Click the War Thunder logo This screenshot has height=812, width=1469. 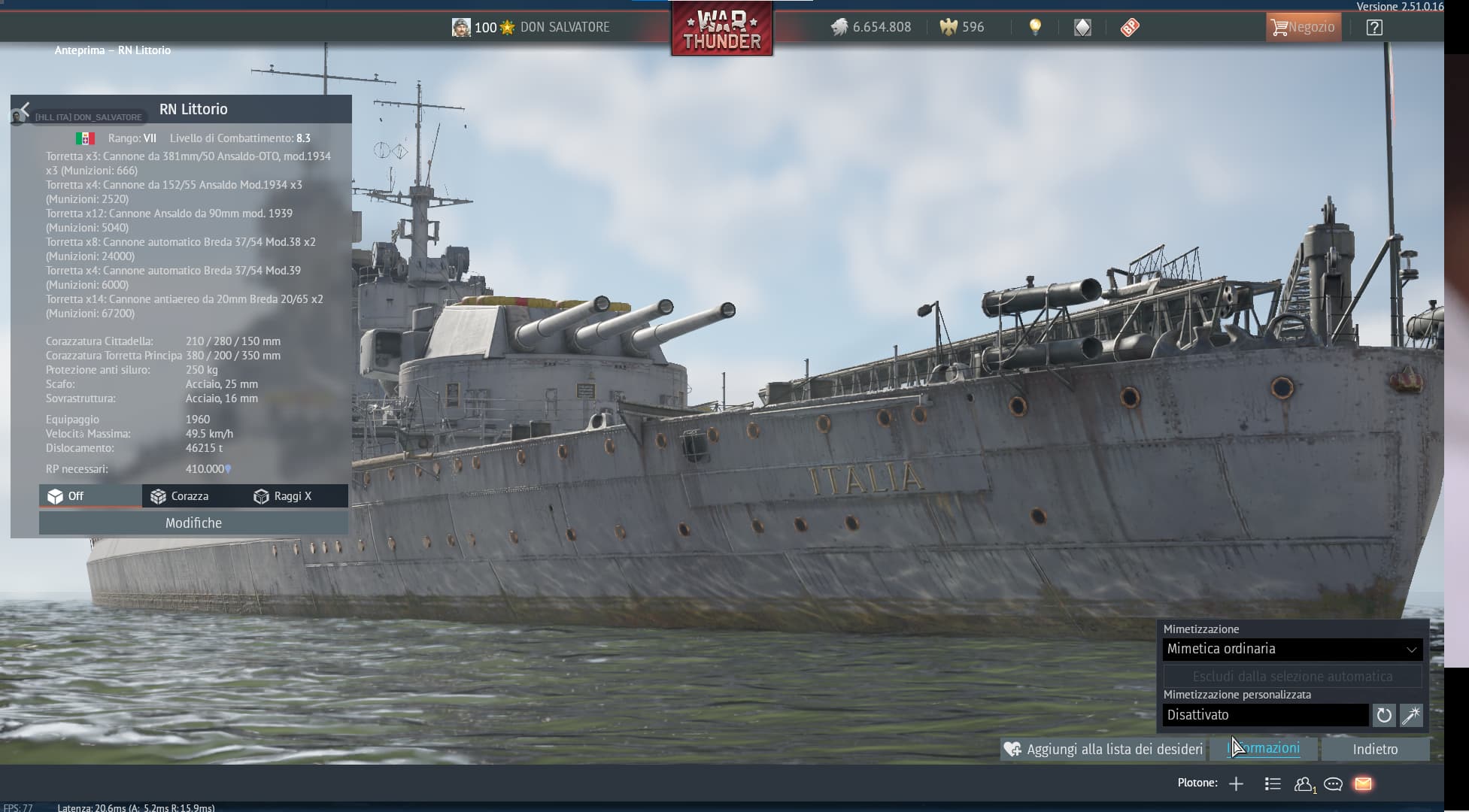click(x=721, y=30)
